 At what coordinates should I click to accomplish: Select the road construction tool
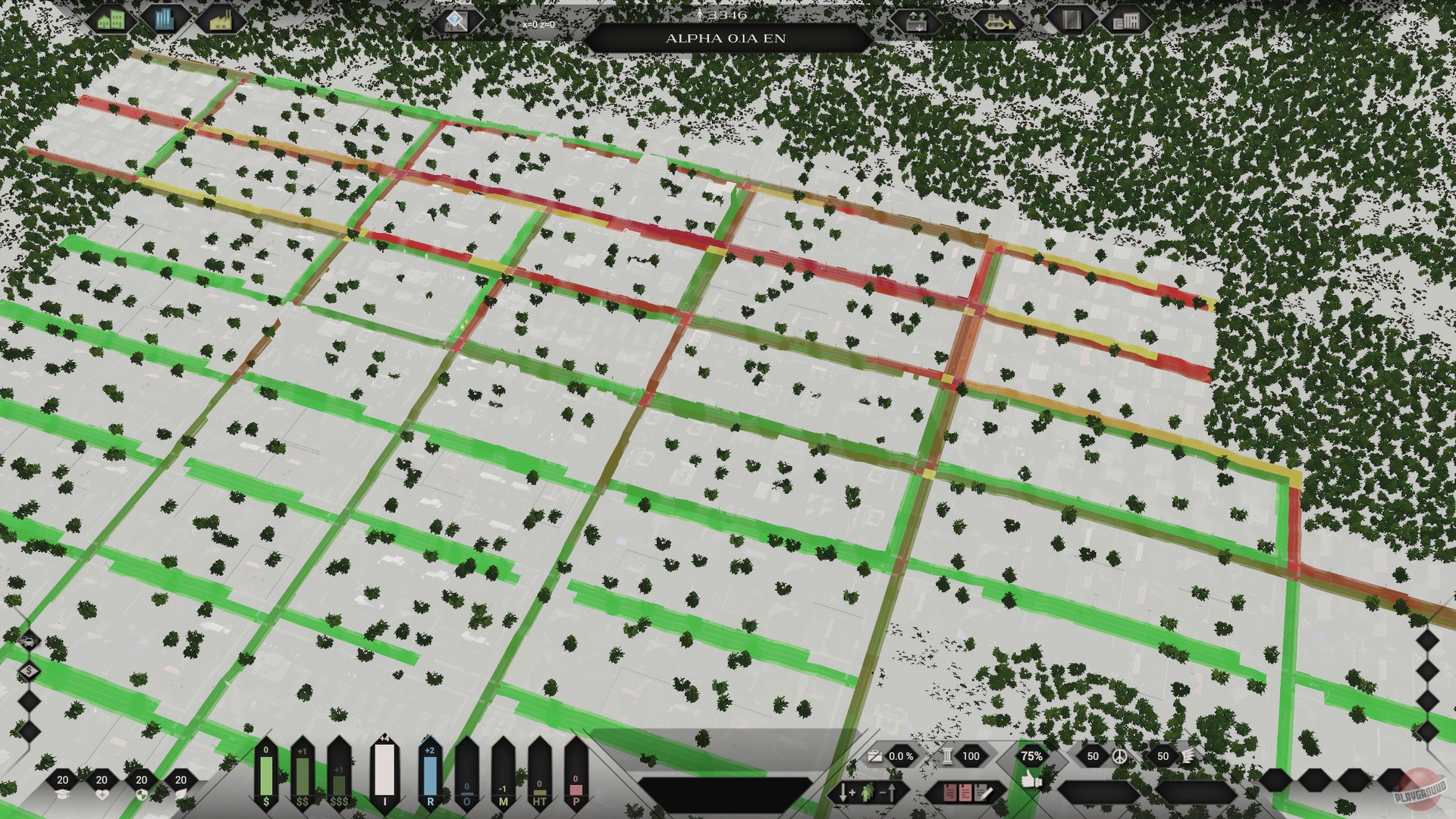click(x=1072, y=21)
